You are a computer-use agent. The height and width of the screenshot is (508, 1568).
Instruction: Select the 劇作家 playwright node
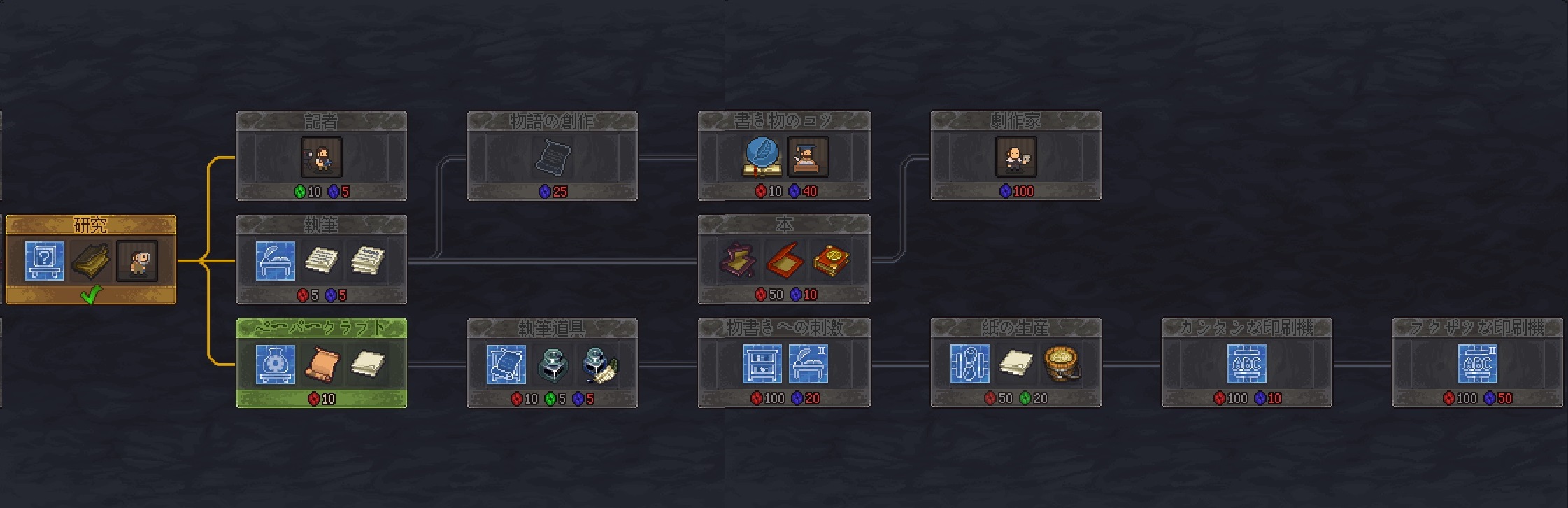1015,156
